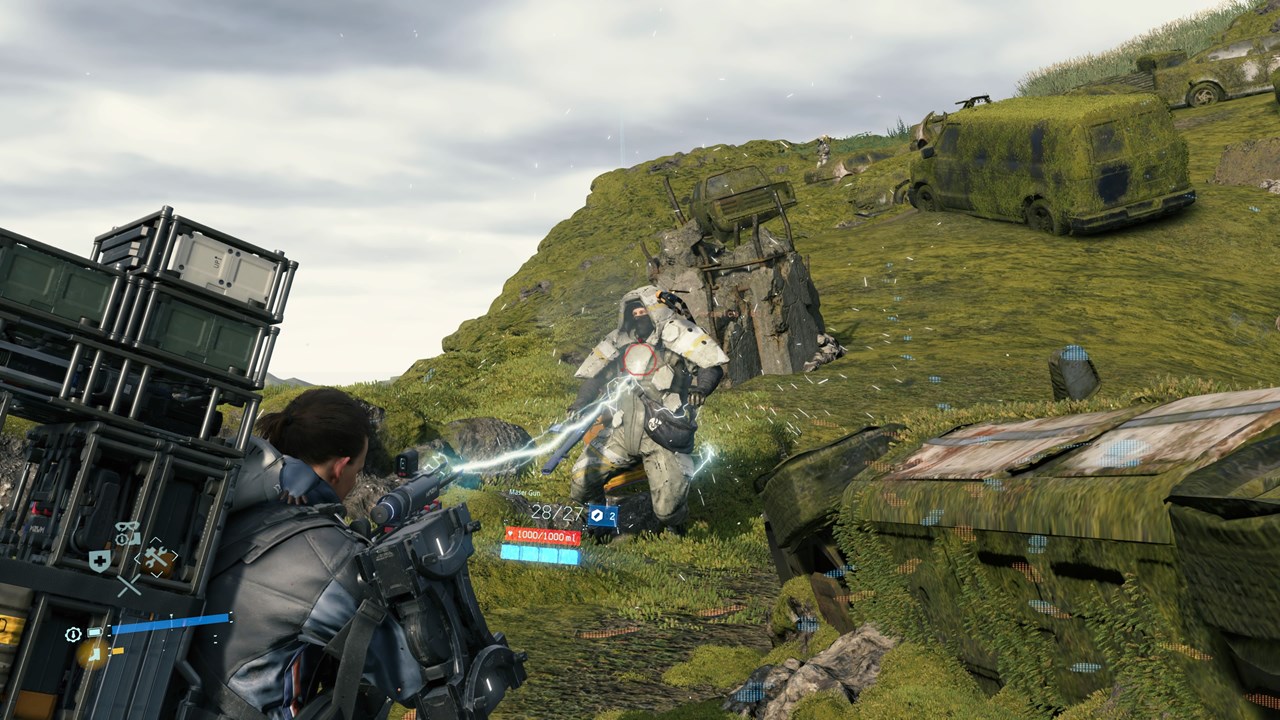
Task: Click the battery icon beside the blue bar
Action: (x=93, y=633)
